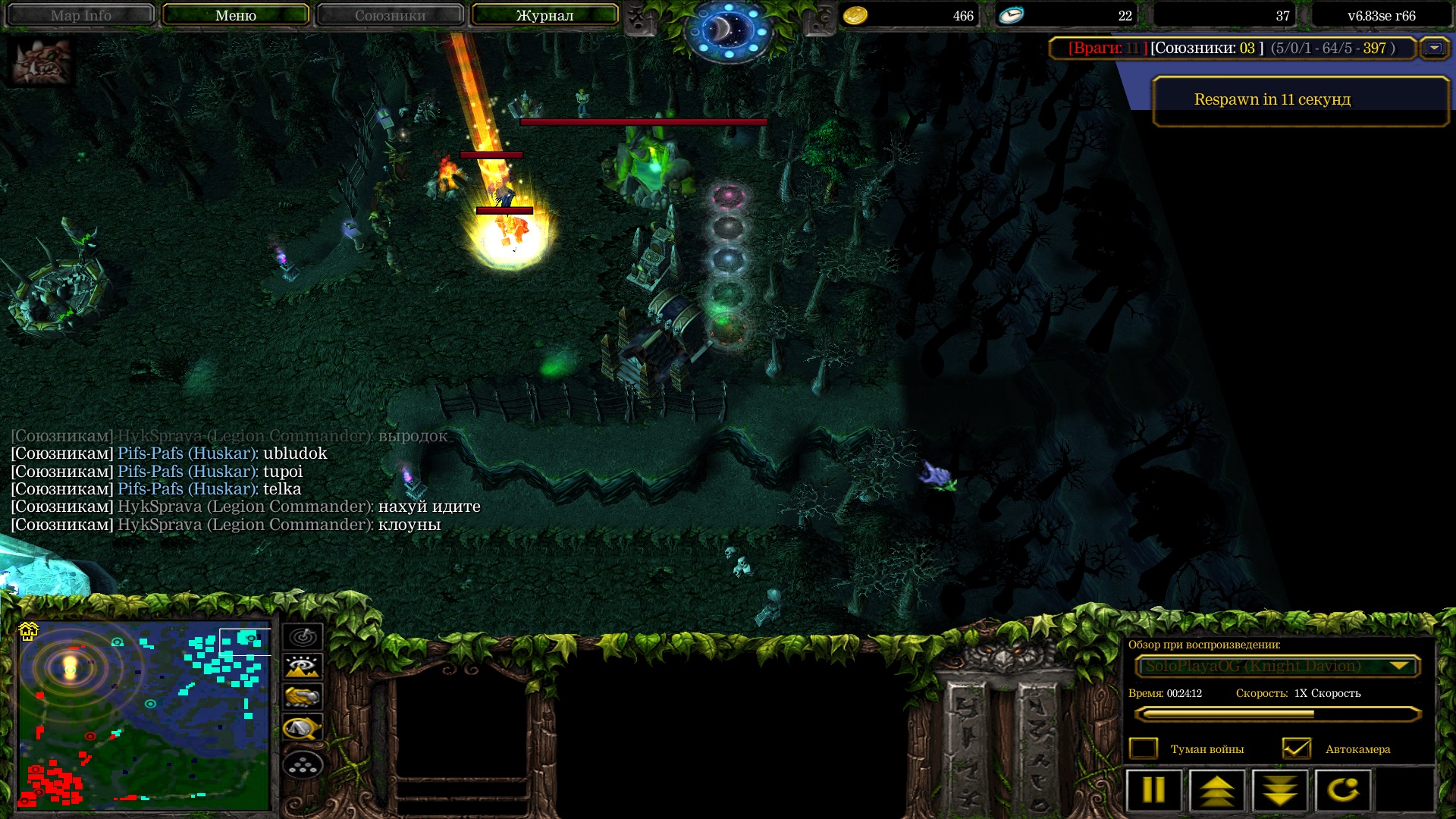Viewport: 1456px width, 819px height.
Task: Click the Map Info button
Action: tap(80, 15)
